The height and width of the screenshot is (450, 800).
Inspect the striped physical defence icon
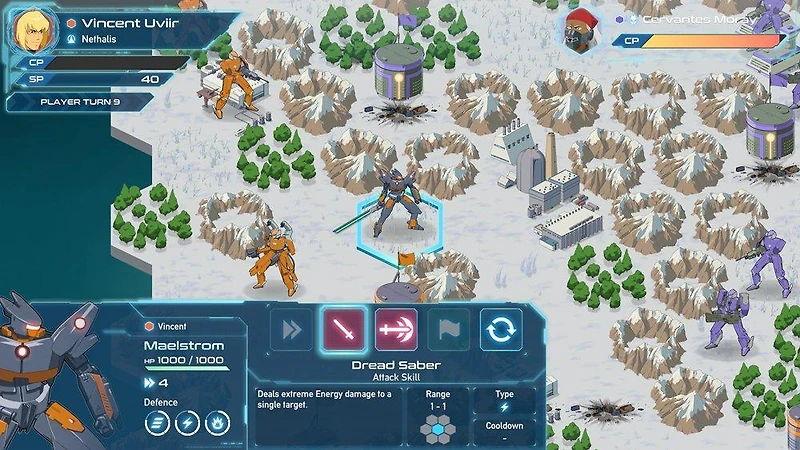tap(159, 425)
